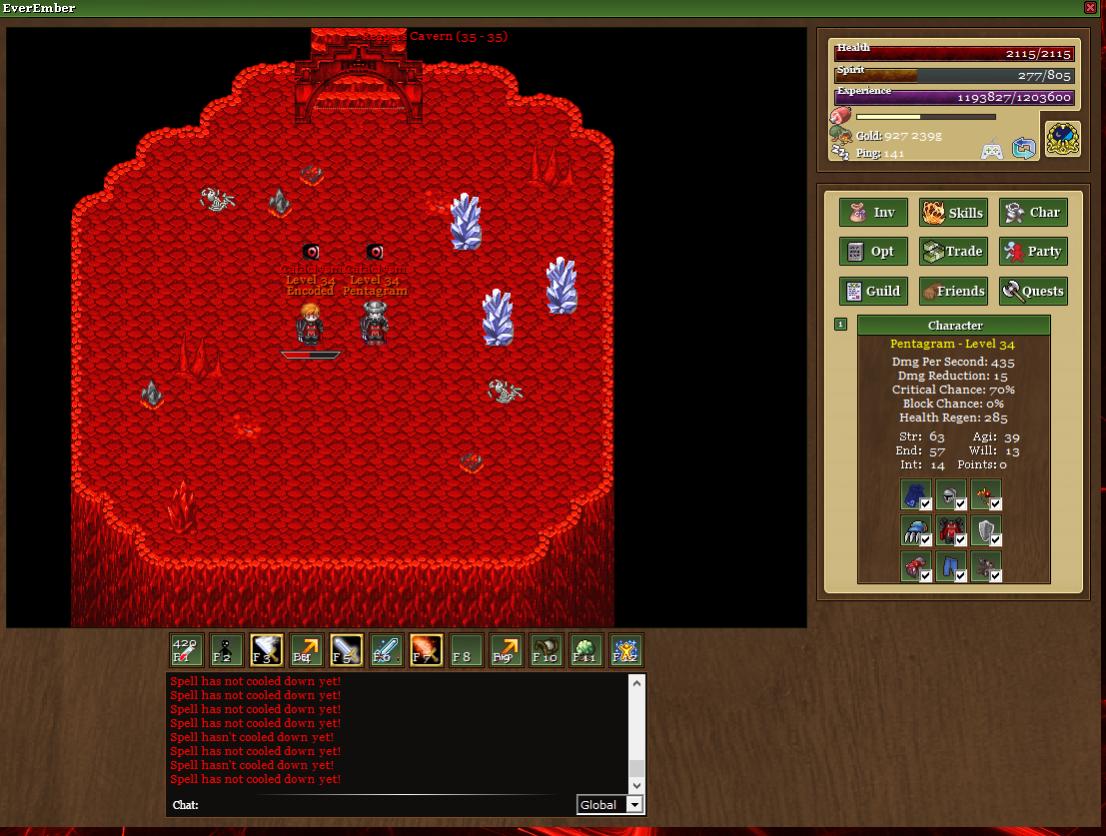Screen dimensions: 1106x836
Task: Open the Quests log
Action: (1033, 291)
